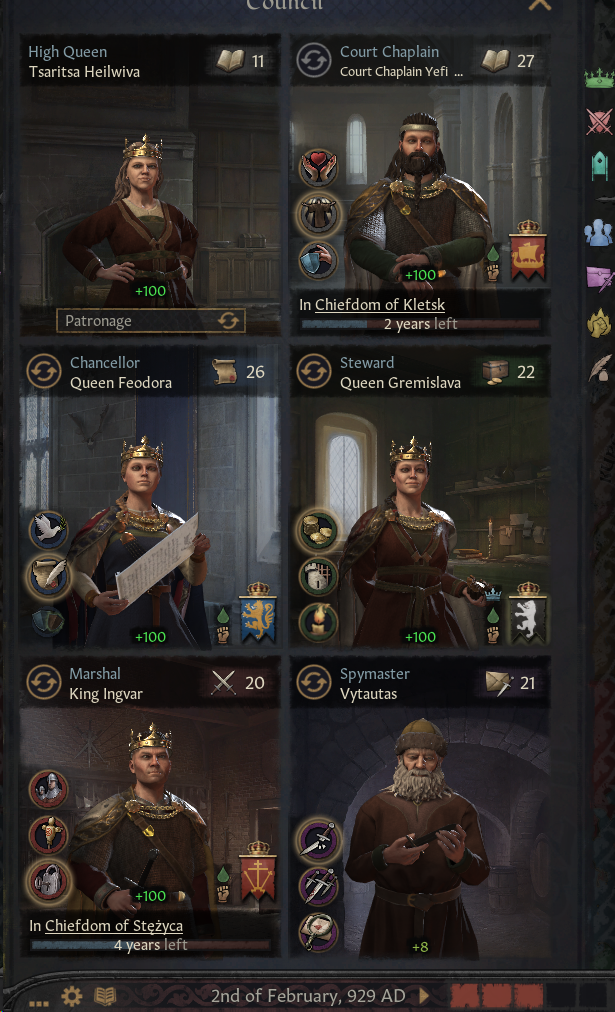
Task: Appoint a different Spymaster
Action: point(313,683)
